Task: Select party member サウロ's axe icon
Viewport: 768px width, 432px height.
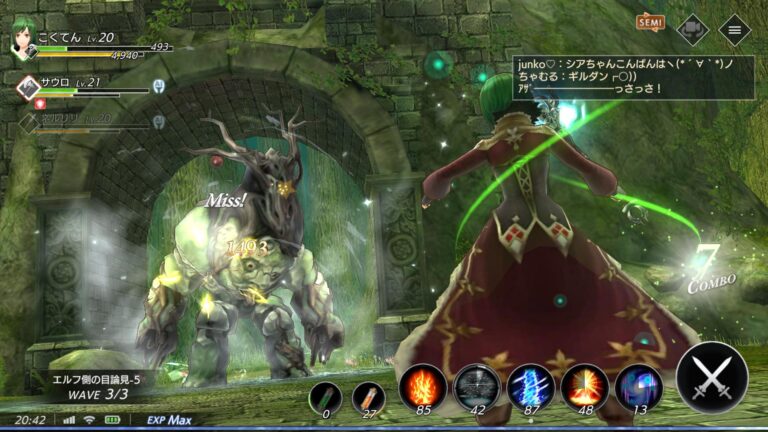Action: point(27,87)
